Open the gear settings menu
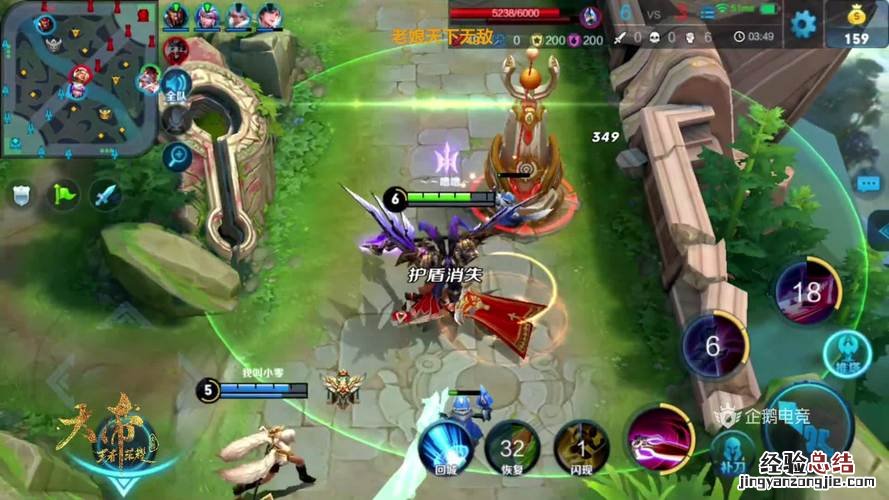Screen dimensions: 889x500 pos(803,23)
